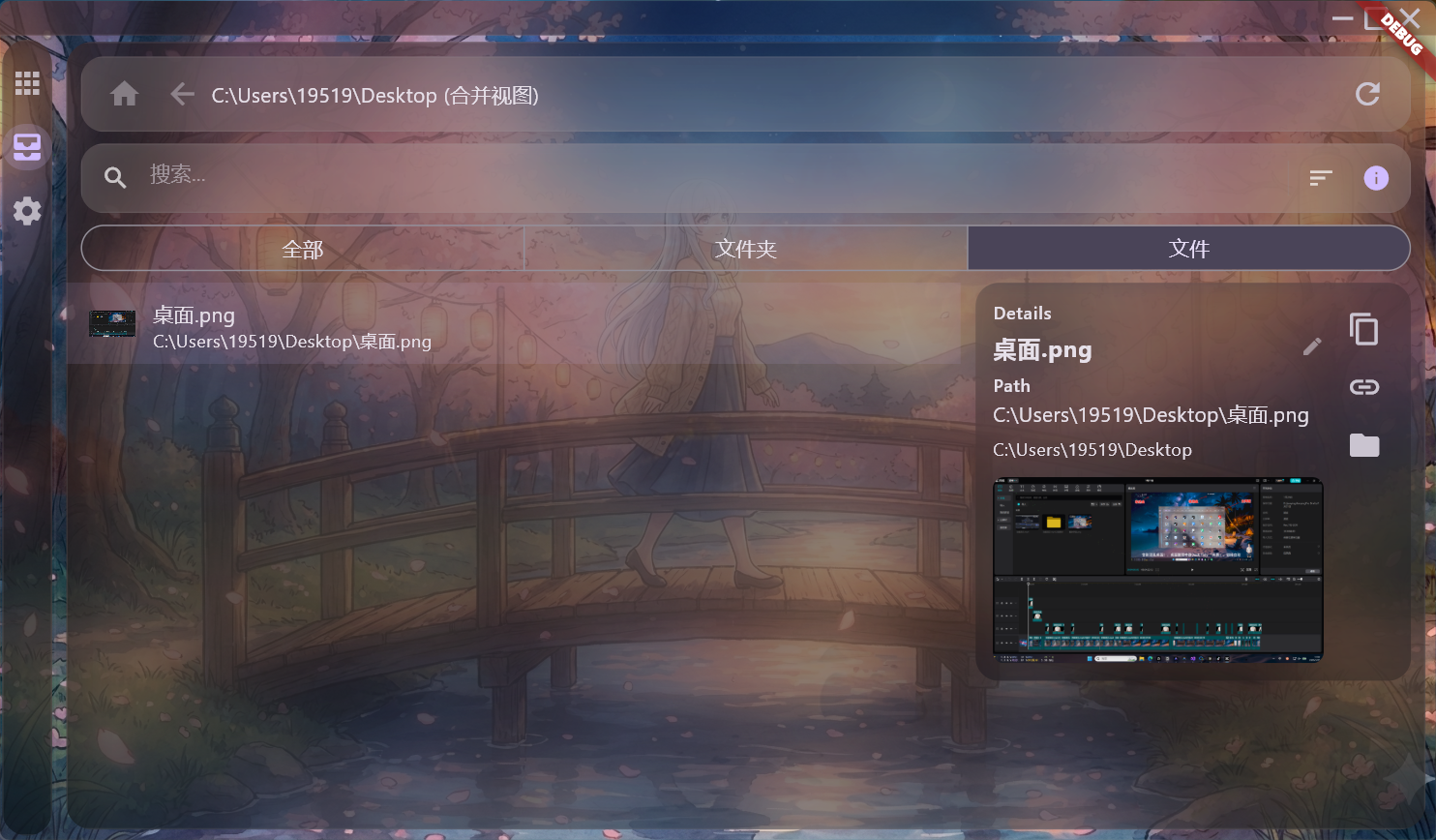Select the file manager icon in the sidebar
The image size is (1436, 840).
click(27, 147)
